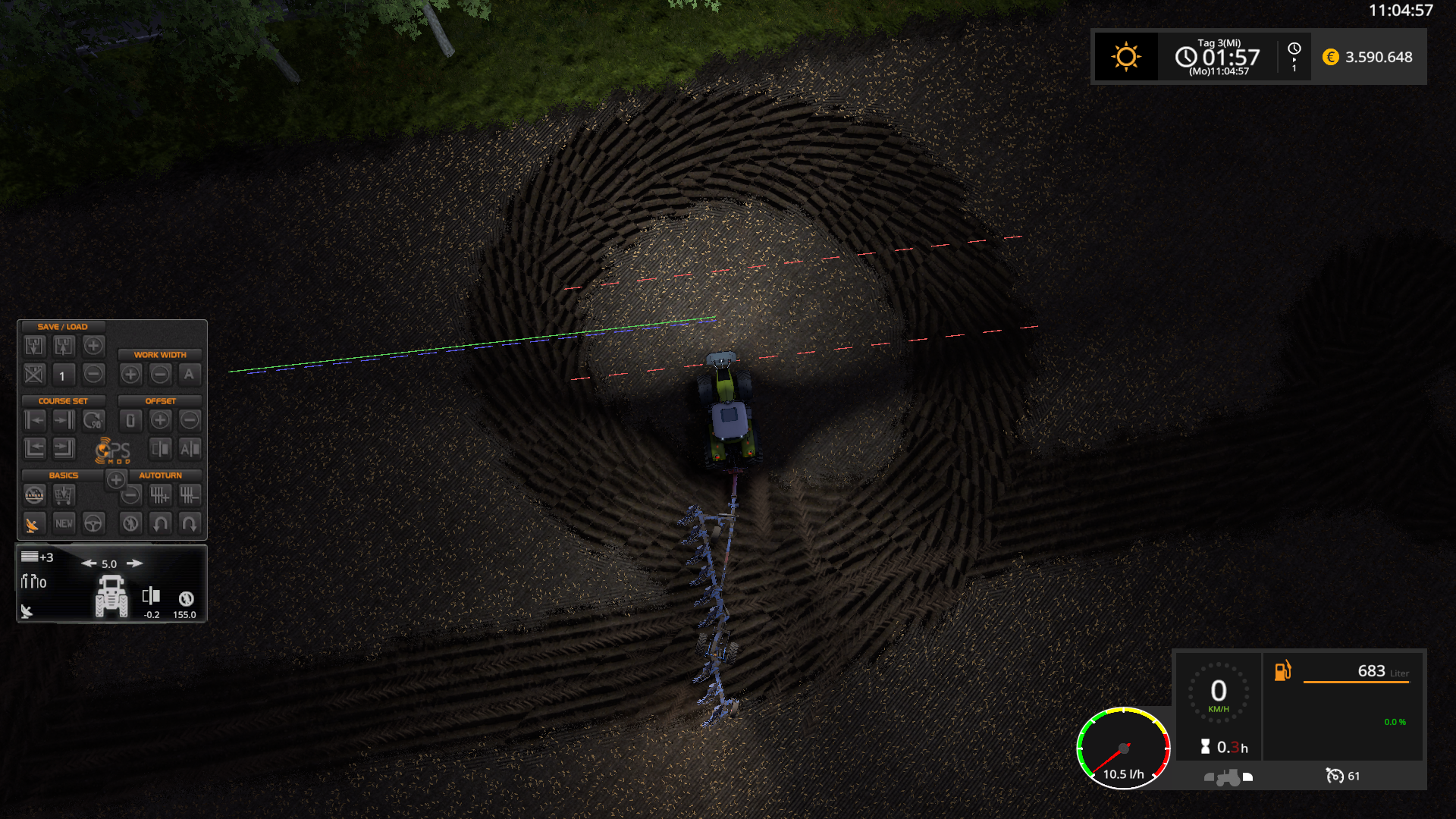The image size is (1456, 819).
Task: Toggle the steering wheel button under Basics
Action: [93, 523]
